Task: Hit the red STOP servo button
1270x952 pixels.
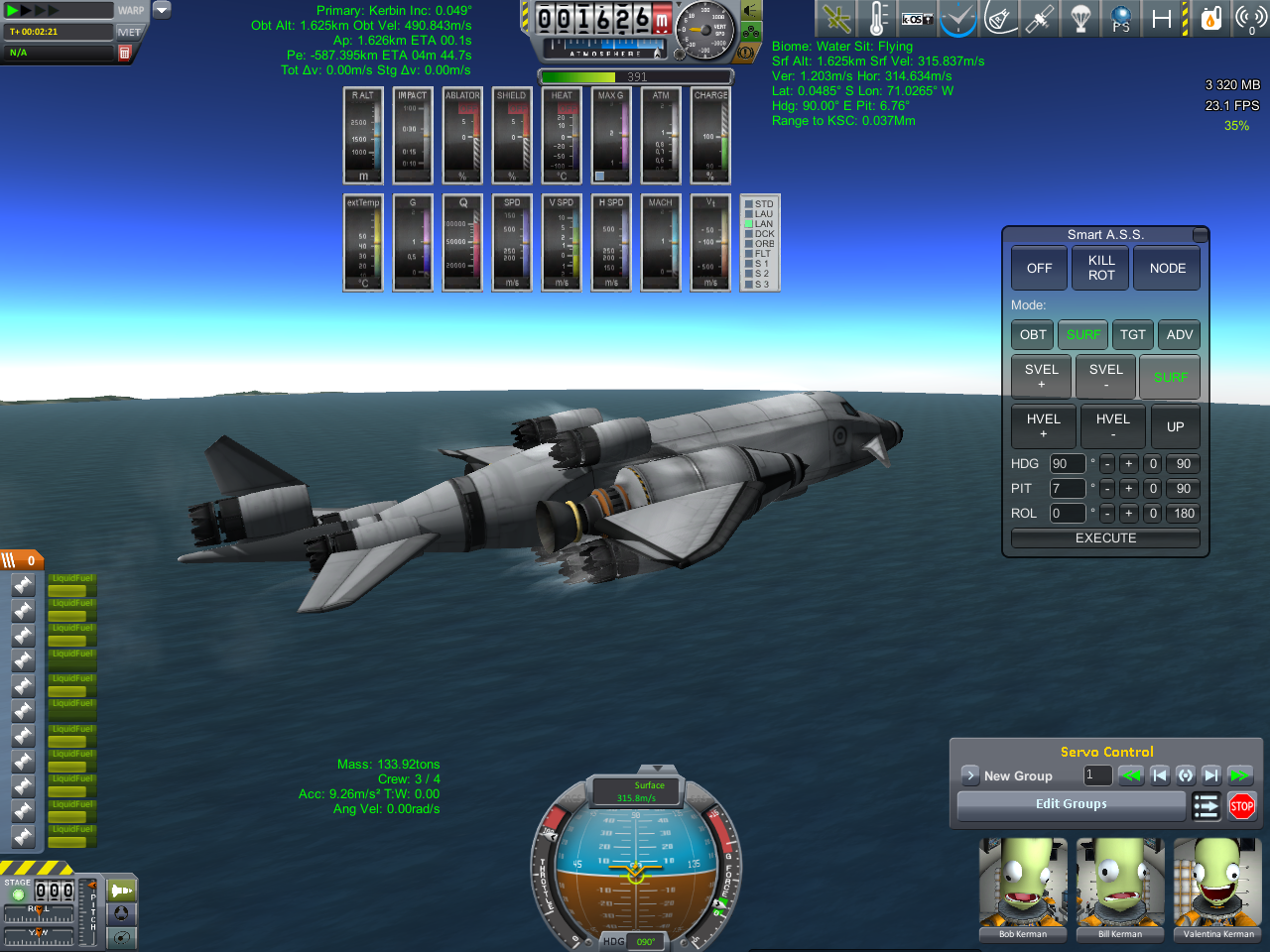Action: click(x=1241, y=806)
